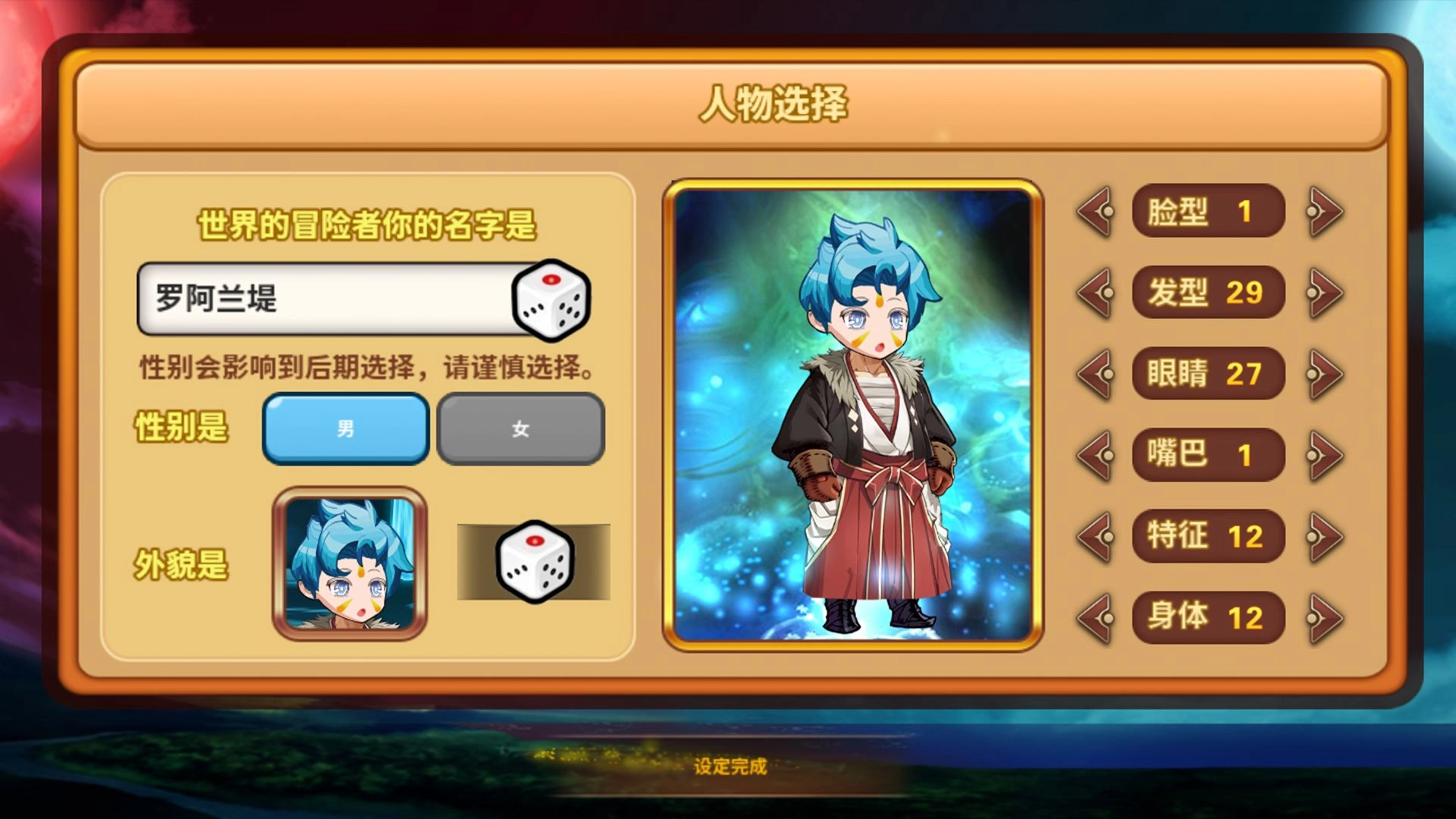This screenshot has height=819, width=1456.
Task: Click the 眼睛 27 label button
Action: pyautogui.click(x=1210, y=374)
